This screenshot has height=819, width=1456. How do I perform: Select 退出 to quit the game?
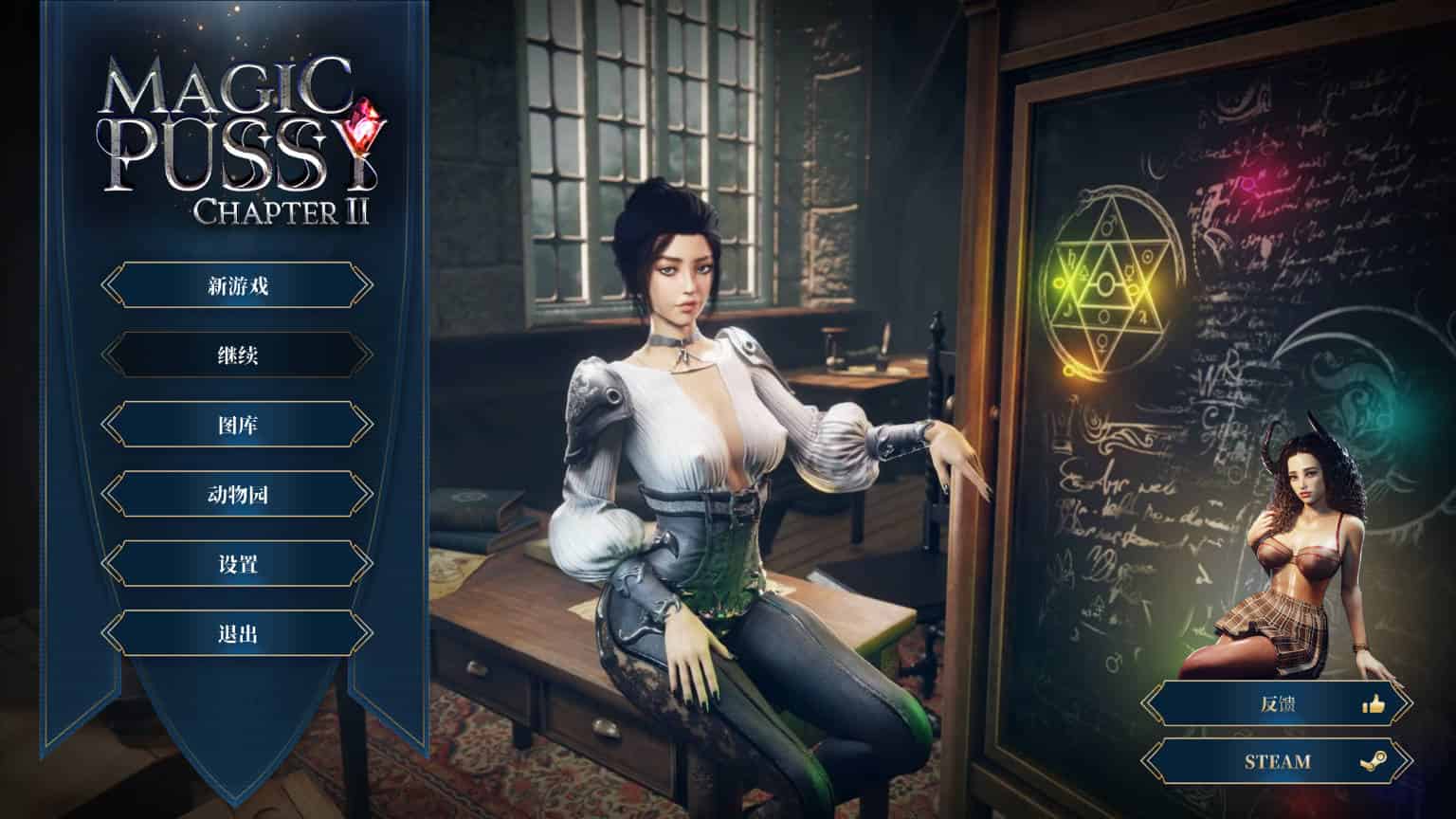pos(237,633)
